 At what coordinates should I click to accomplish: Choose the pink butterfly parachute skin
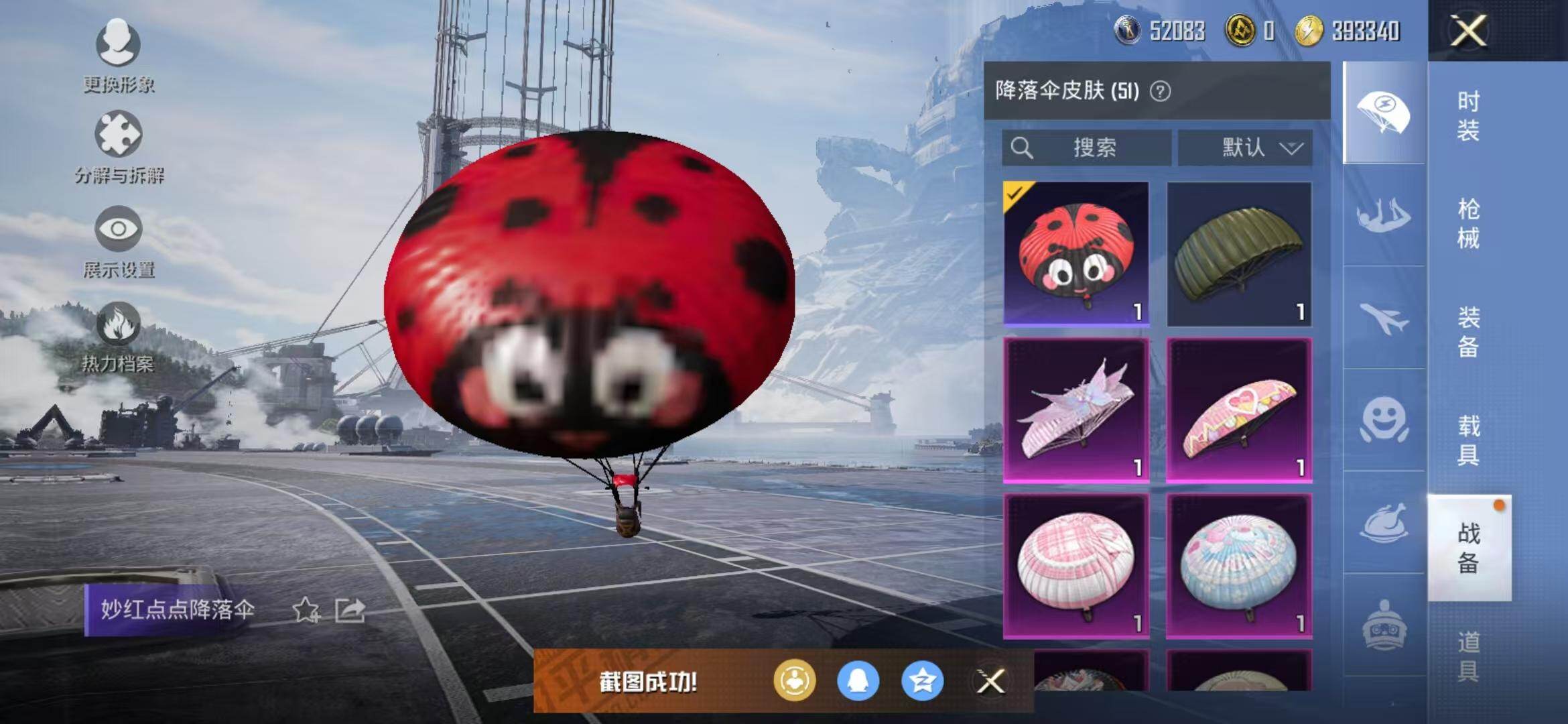pos(1076,410)
